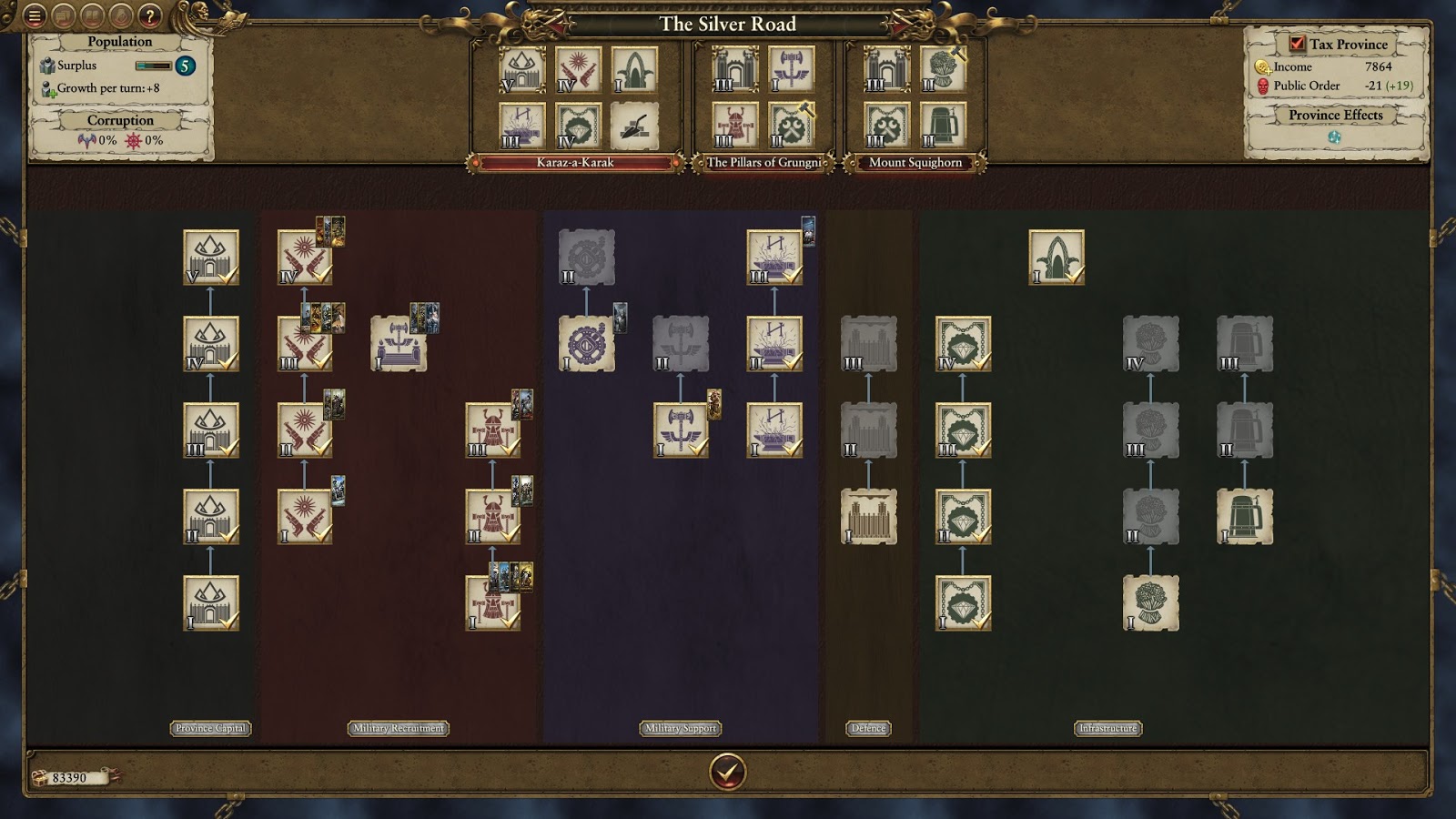Select the tier I province capital building

211,602
